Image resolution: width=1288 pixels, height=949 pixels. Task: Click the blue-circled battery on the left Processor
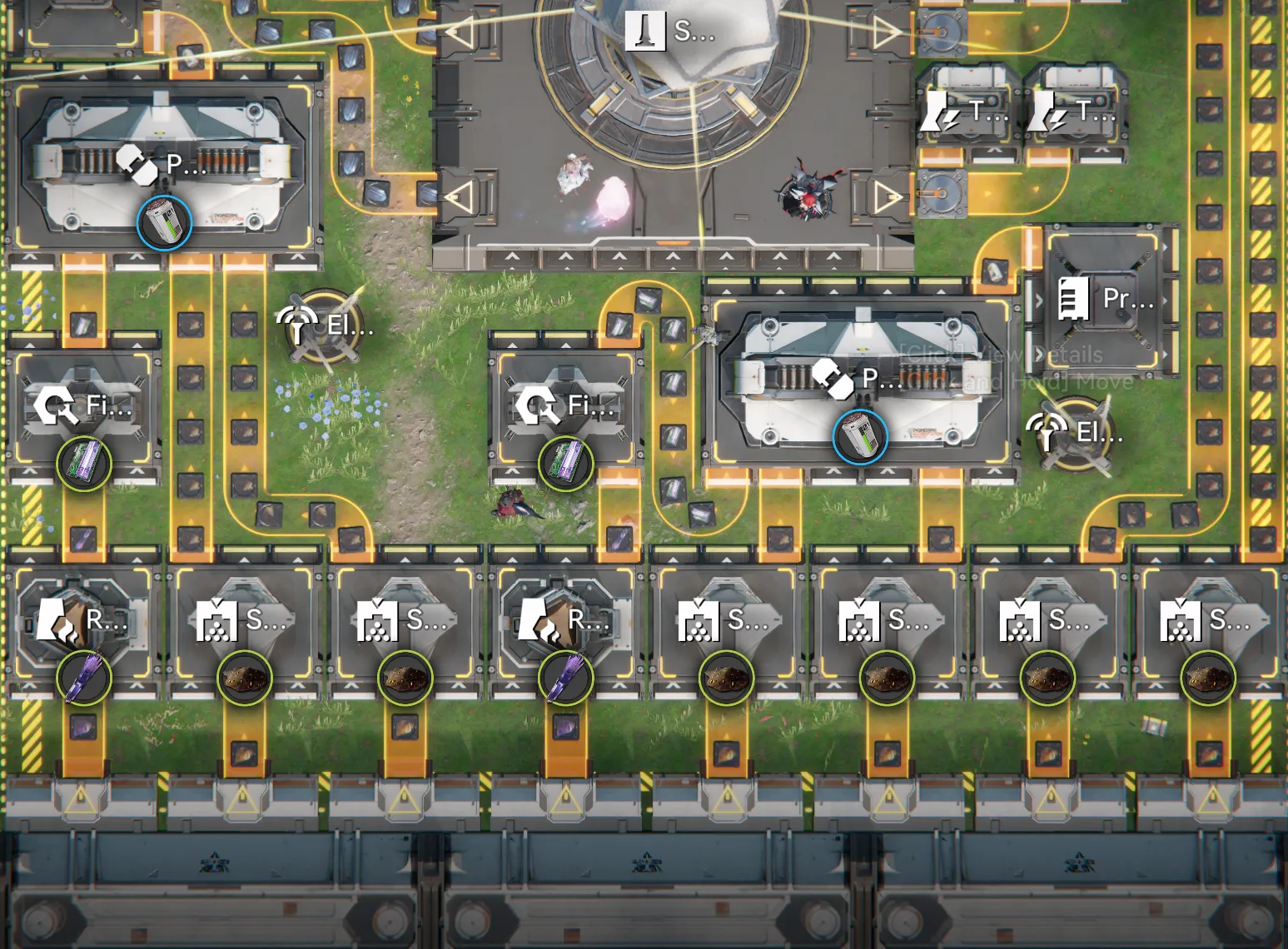[163, 223]
